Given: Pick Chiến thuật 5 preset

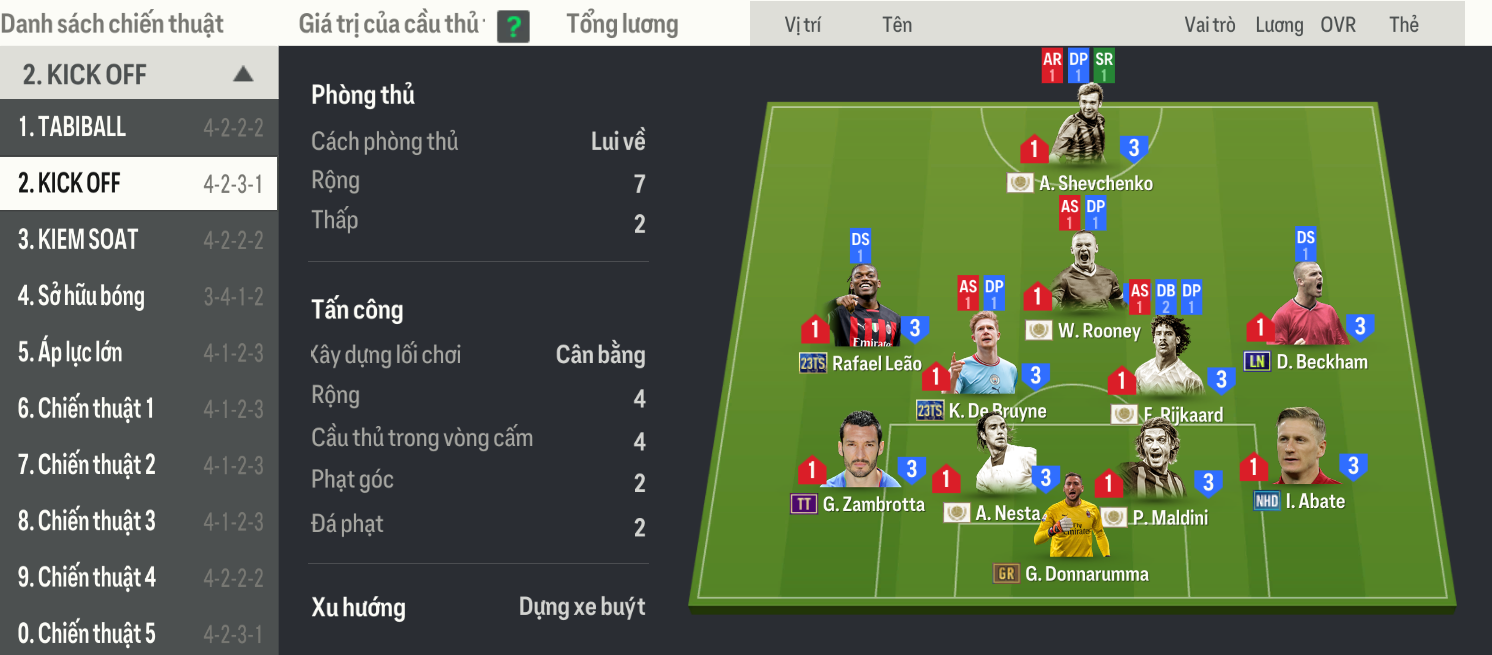Looking at the screenshot, I should point(138,634).
